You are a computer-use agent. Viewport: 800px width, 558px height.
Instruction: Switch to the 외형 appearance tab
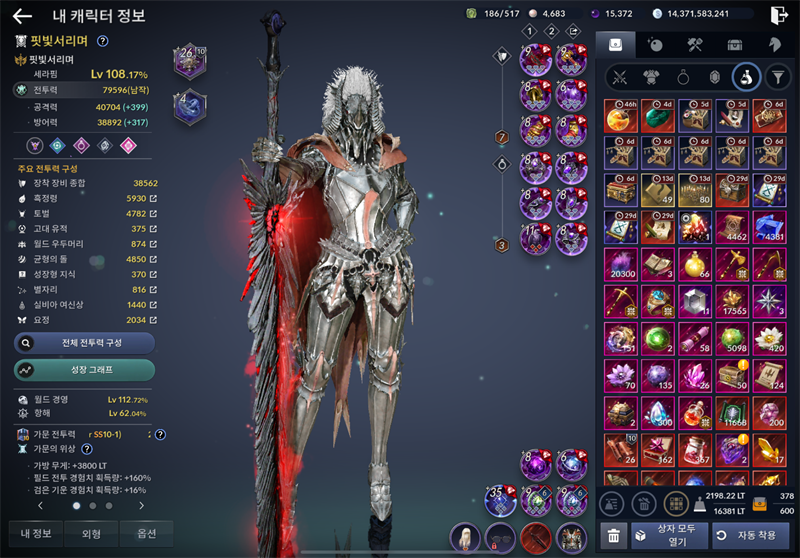(x=90, y=533)
